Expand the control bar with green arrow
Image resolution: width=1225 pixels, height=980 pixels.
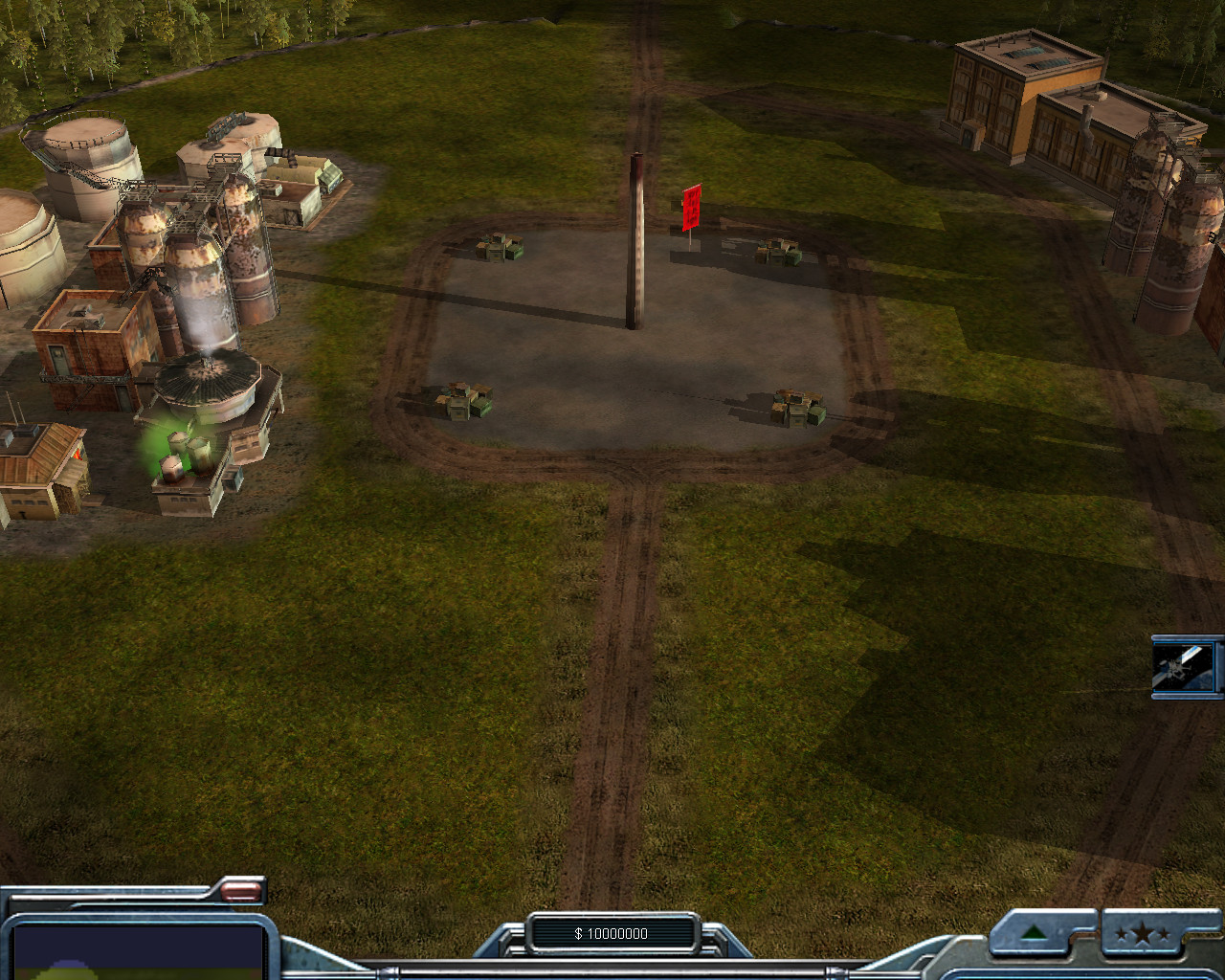pos(1033,932)
